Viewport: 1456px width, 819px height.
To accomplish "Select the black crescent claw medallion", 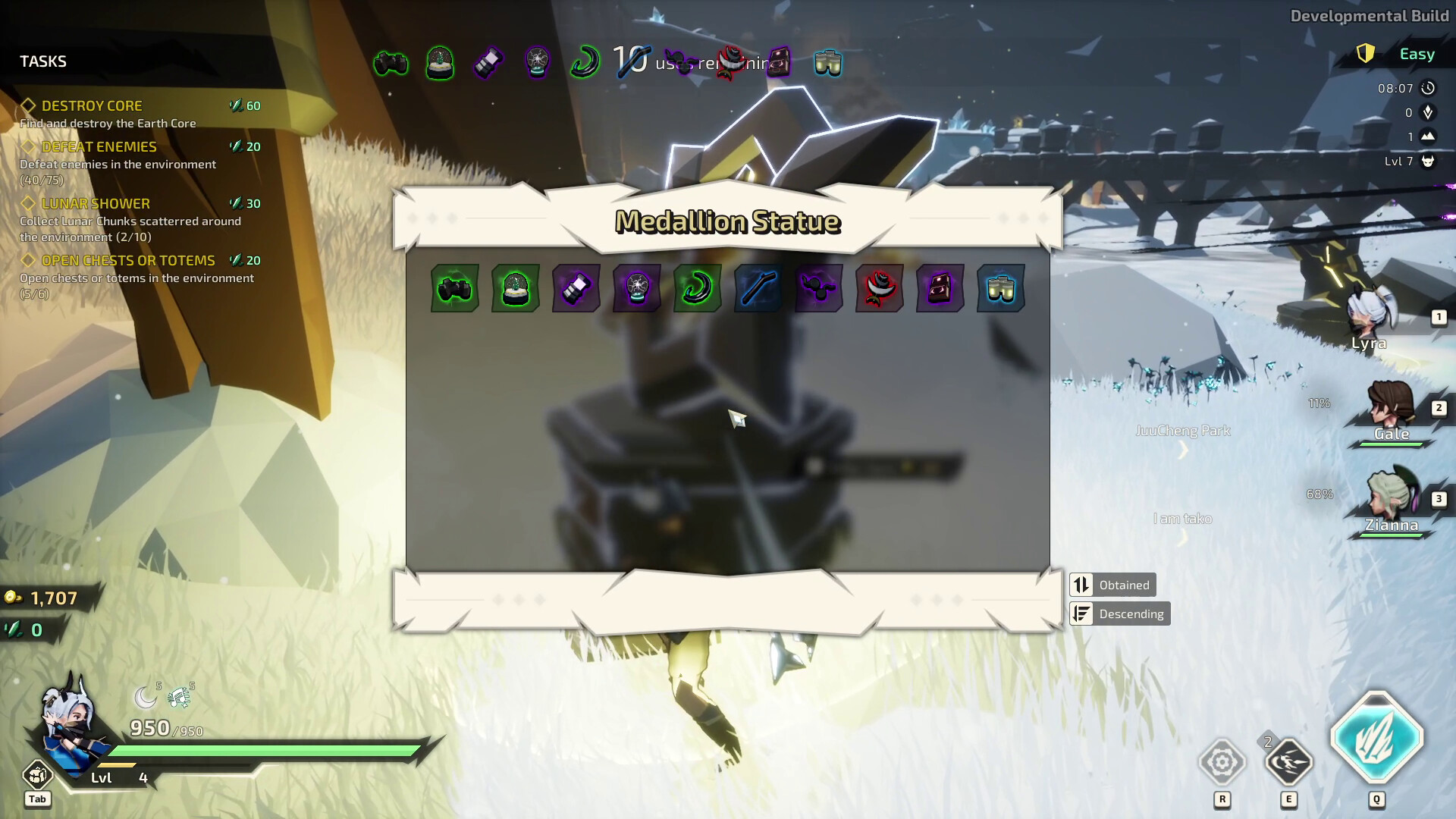I will pos(697,288).
